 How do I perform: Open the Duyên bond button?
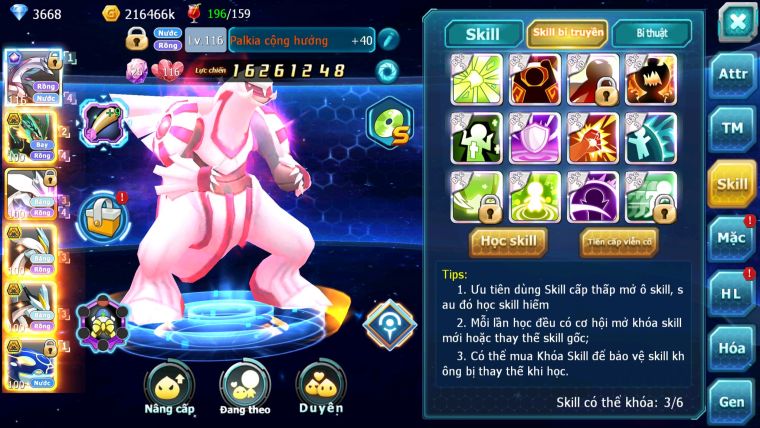point(320,389)
